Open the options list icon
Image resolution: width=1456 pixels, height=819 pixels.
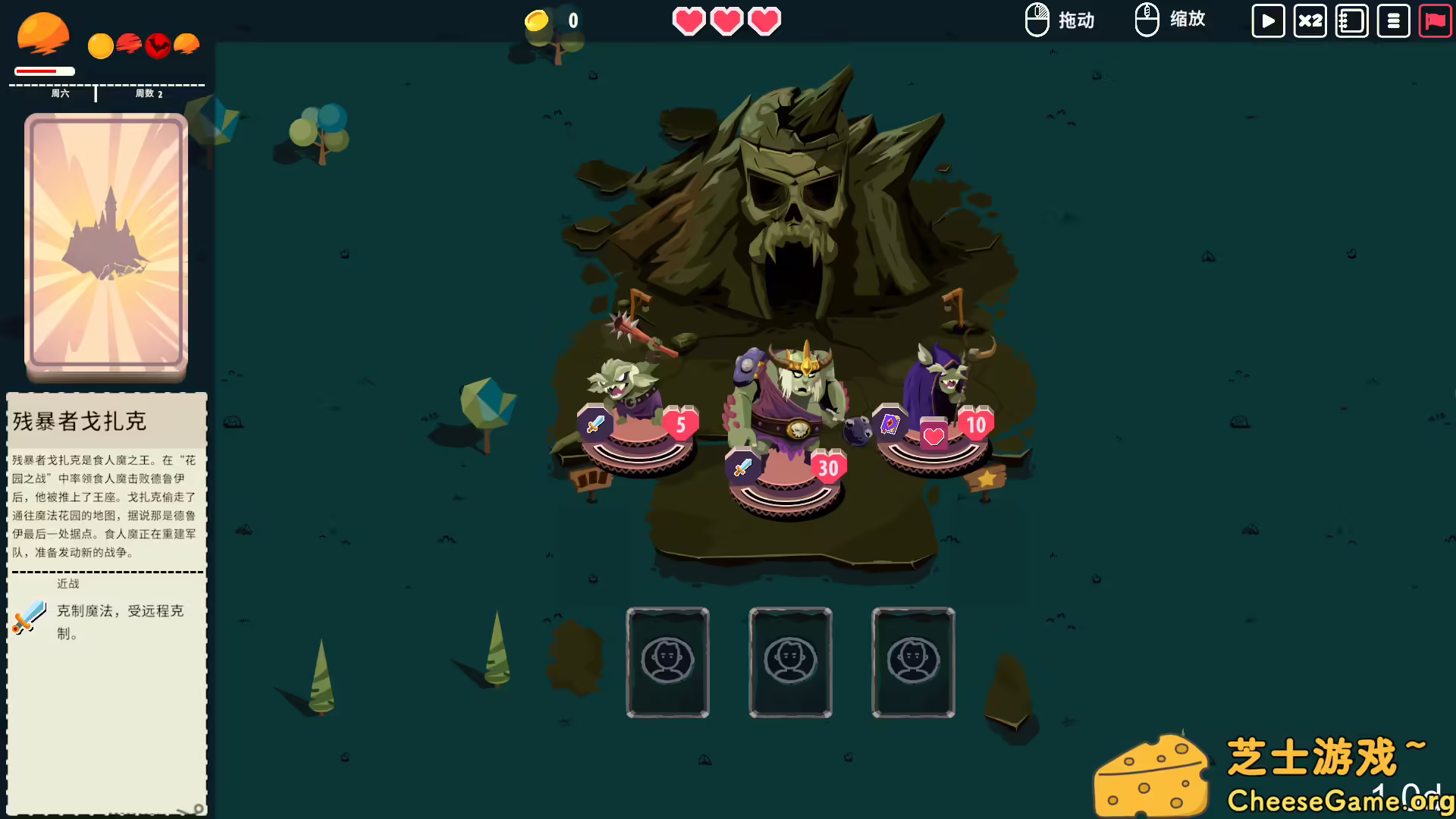coord(1394,20)
